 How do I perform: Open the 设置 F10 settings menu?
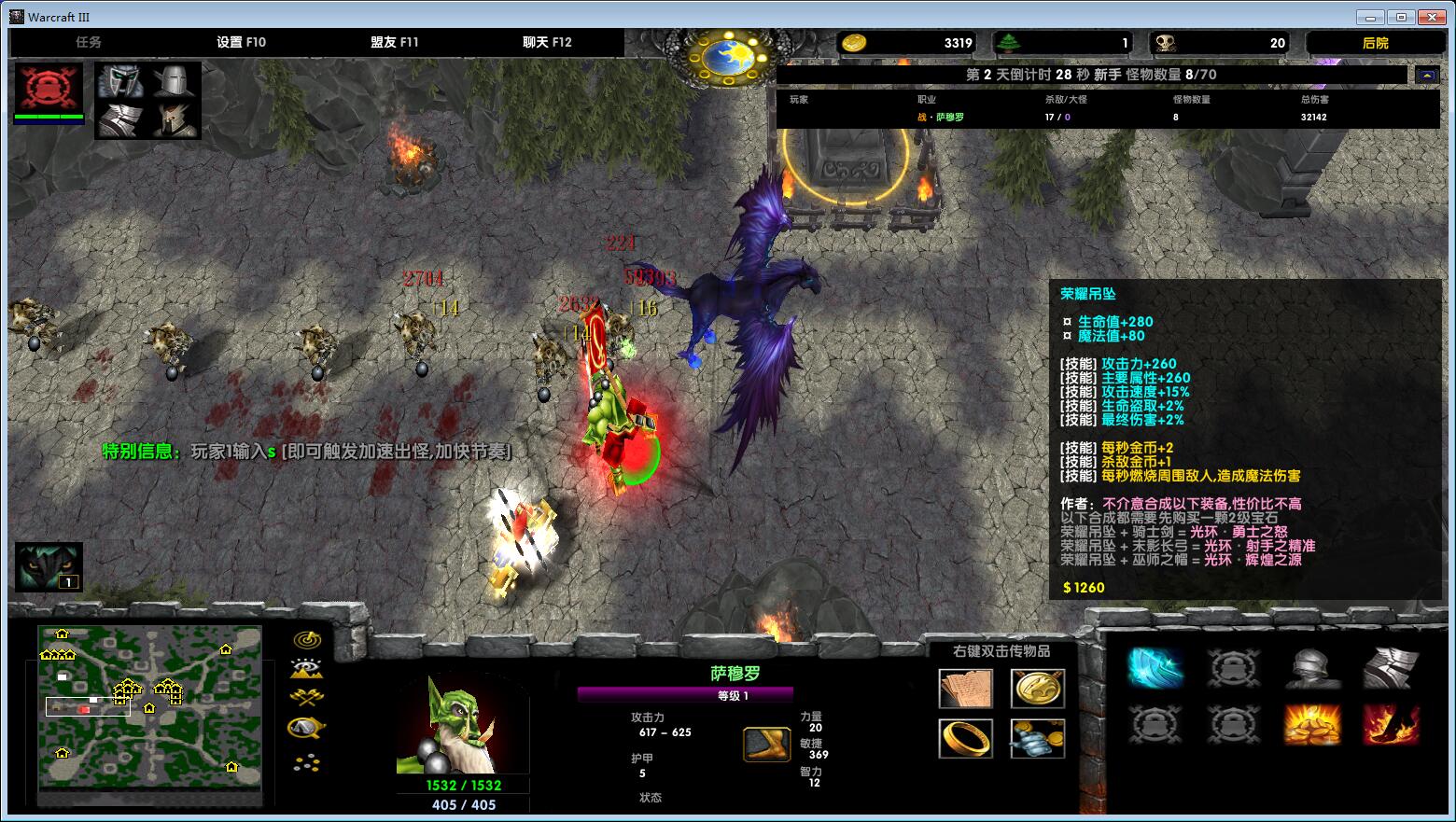point(241,42)
